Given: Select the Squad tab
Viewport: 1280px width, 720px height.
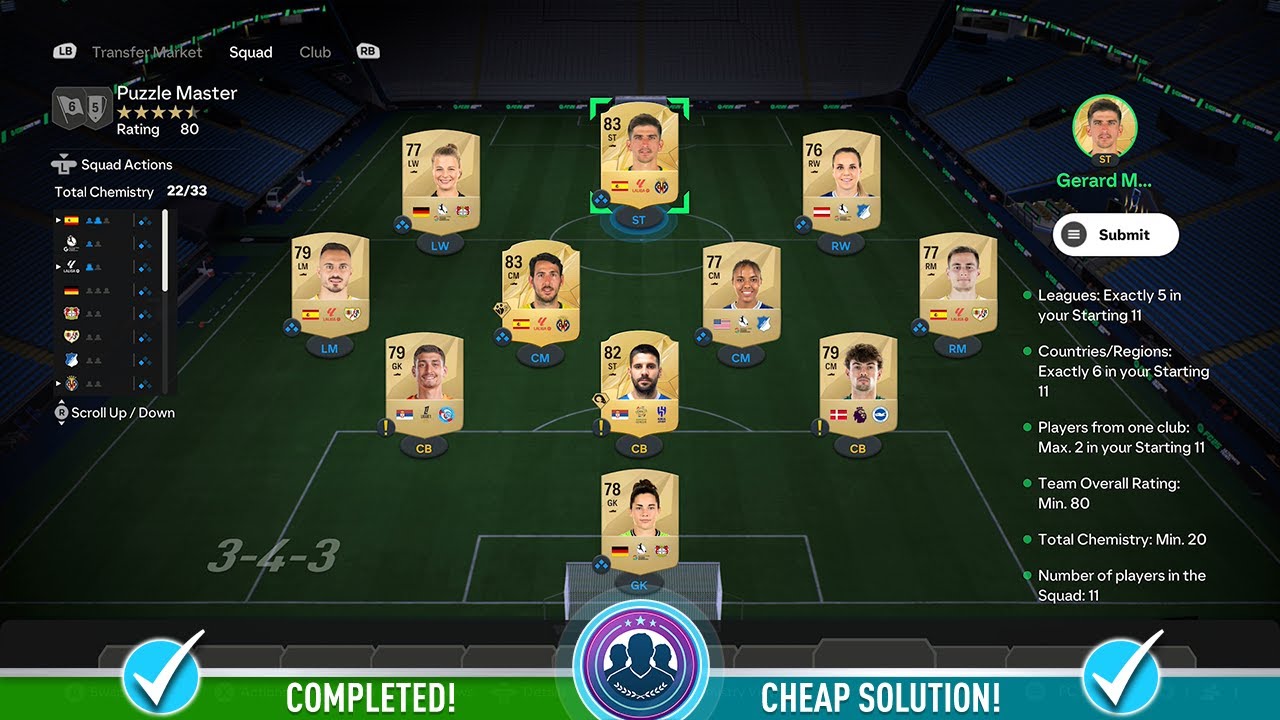Looking at the screenshot, I should [250, 52].
